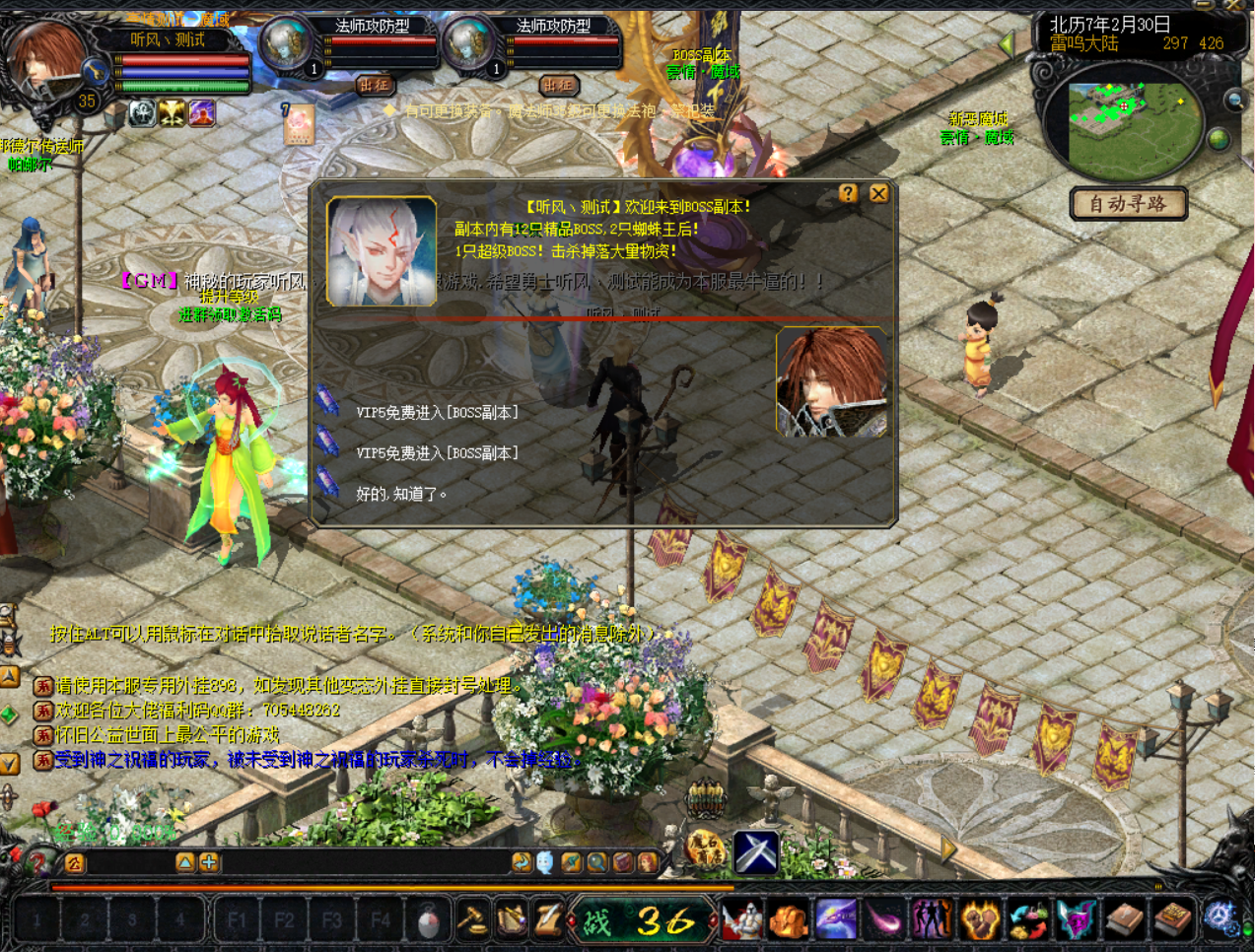Viewport: 1255px width, 952px height.
Task: Open the flaming fist skills icon
Action: 981,920
